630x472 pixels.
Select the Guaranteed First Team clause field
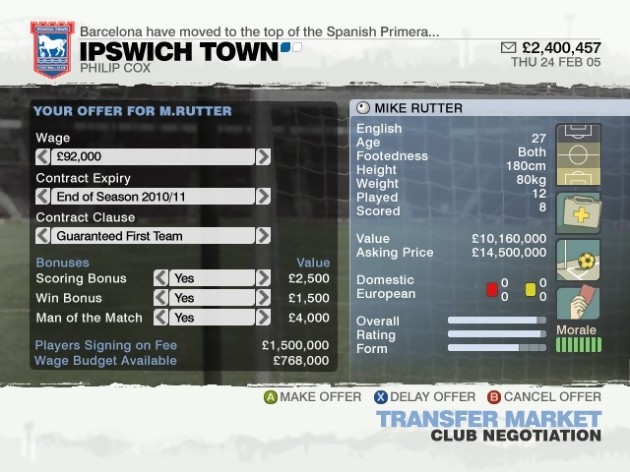[152, 236]
